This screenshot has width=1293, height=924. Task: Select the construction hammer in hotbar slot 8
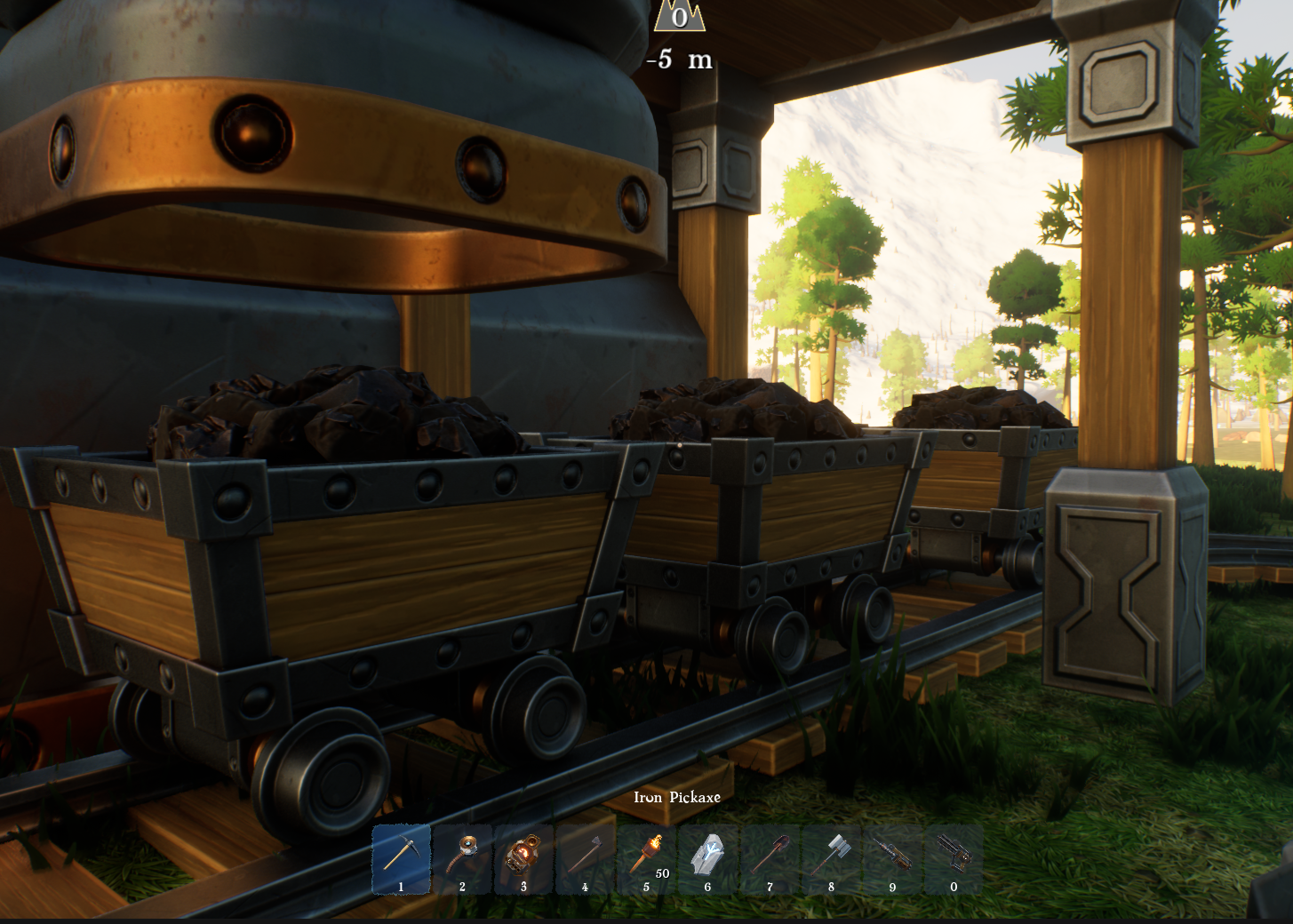pos(830,856)
